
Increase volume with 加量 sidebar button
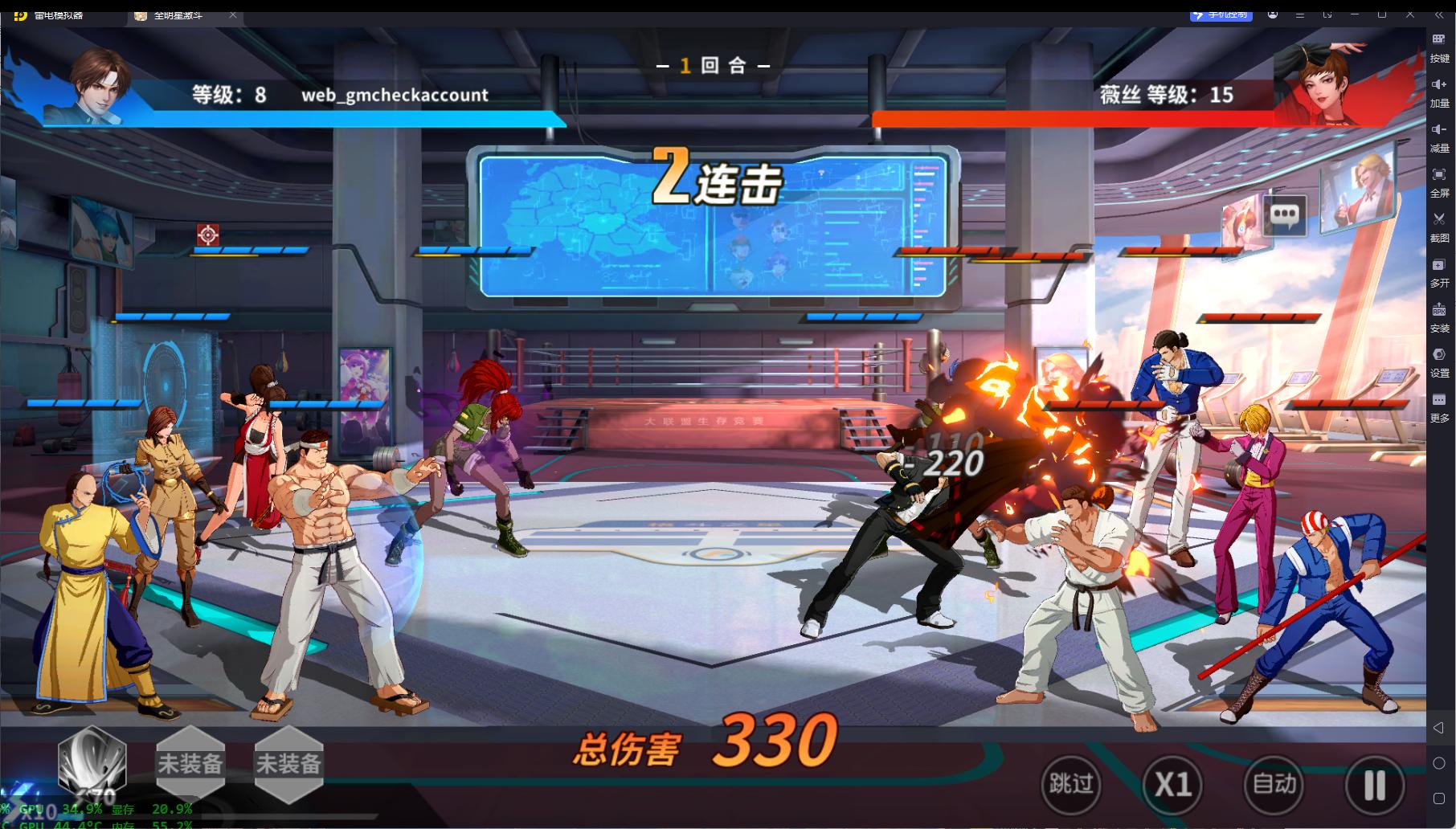tap(1439, 90)
